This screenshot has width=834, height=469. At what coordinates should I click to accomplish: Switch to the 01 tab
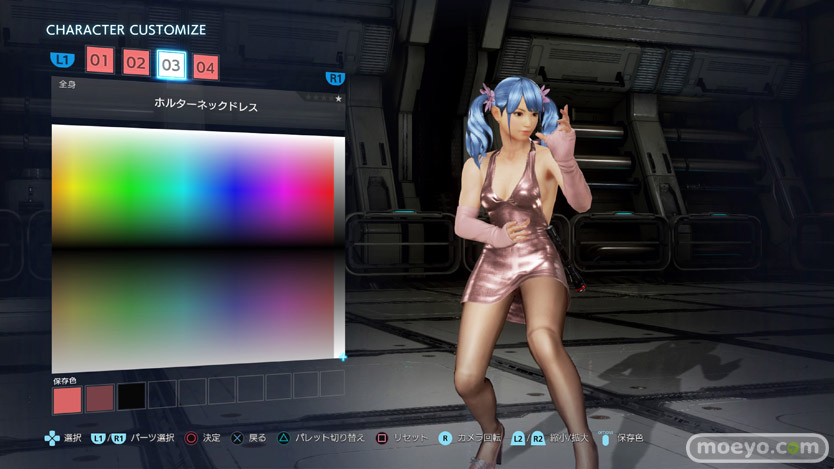(99, 60)
